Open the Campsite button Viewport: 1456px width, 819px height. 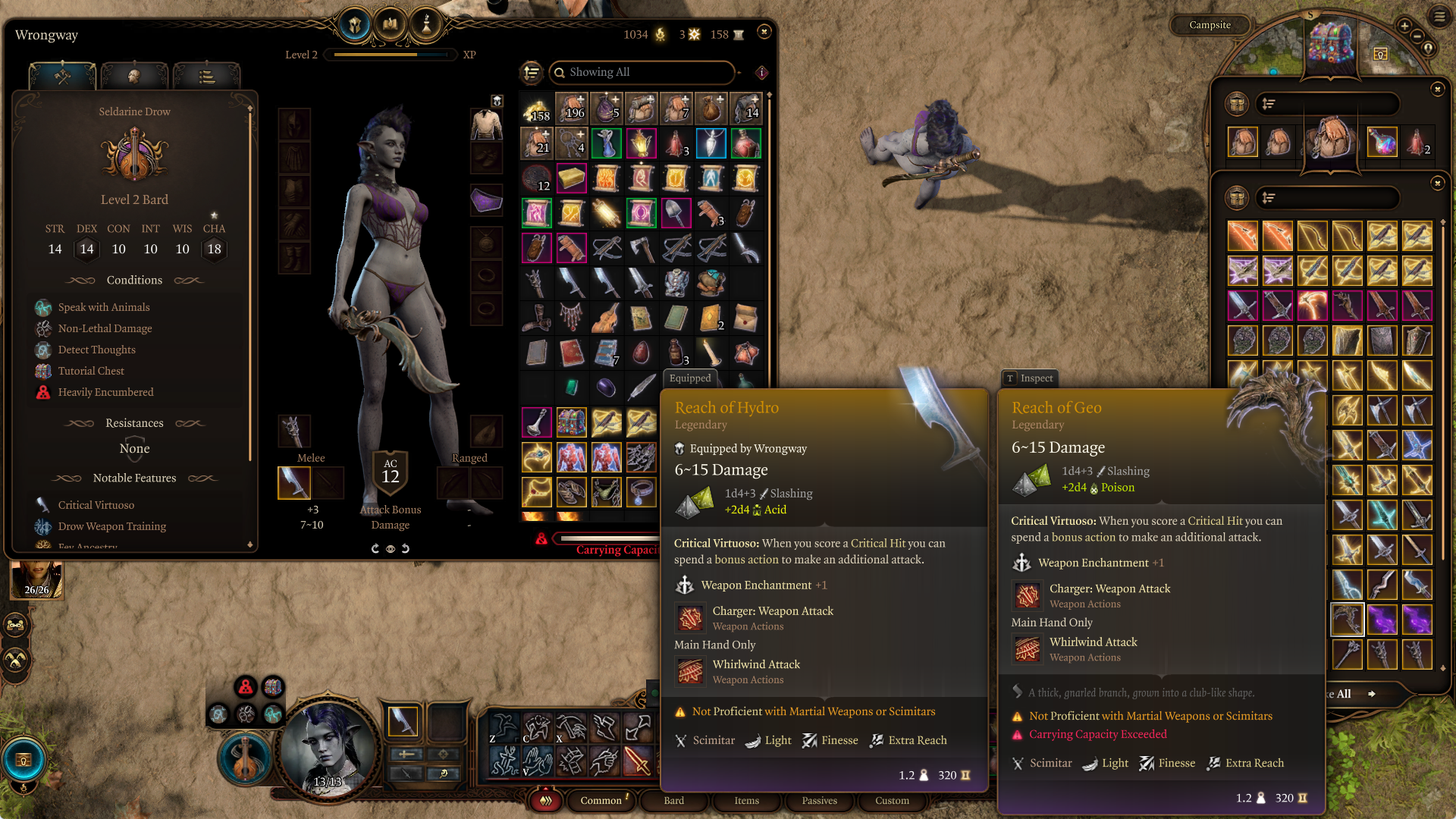[1210, 25]
